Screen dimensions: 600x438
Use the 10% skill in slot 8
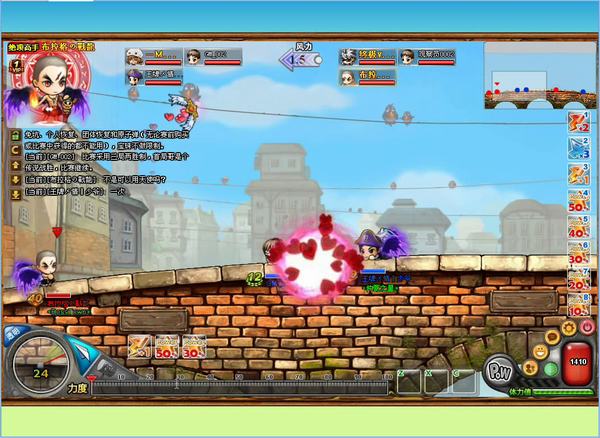point(577,303)
